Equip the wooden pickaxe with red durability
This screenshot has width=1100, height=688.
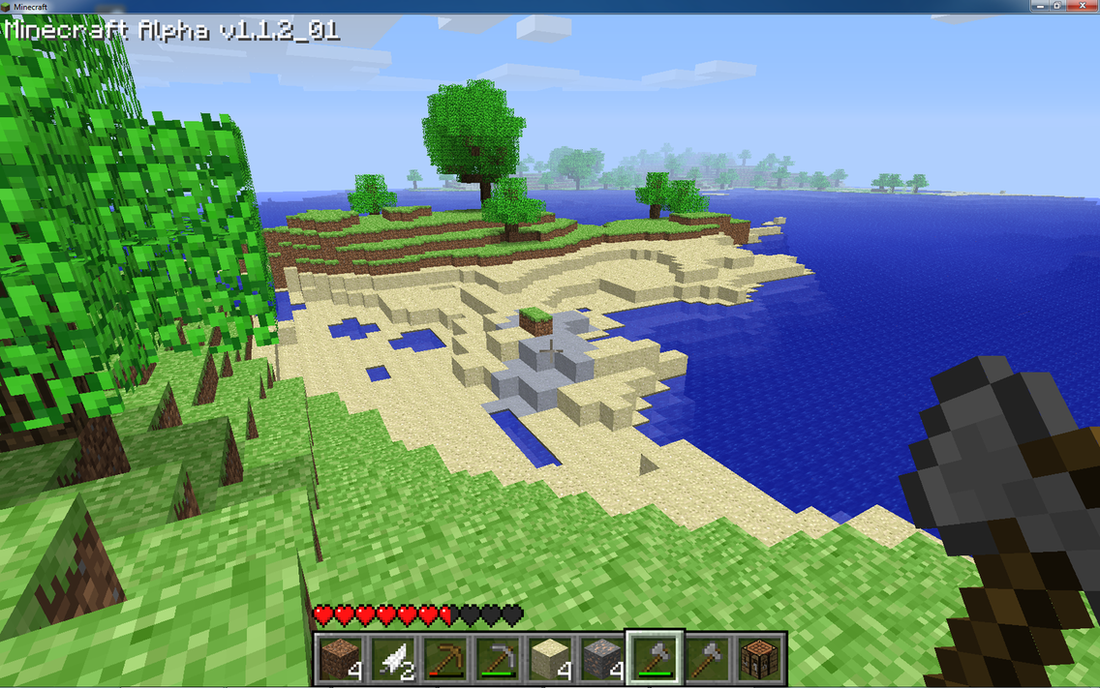[444, 656]
